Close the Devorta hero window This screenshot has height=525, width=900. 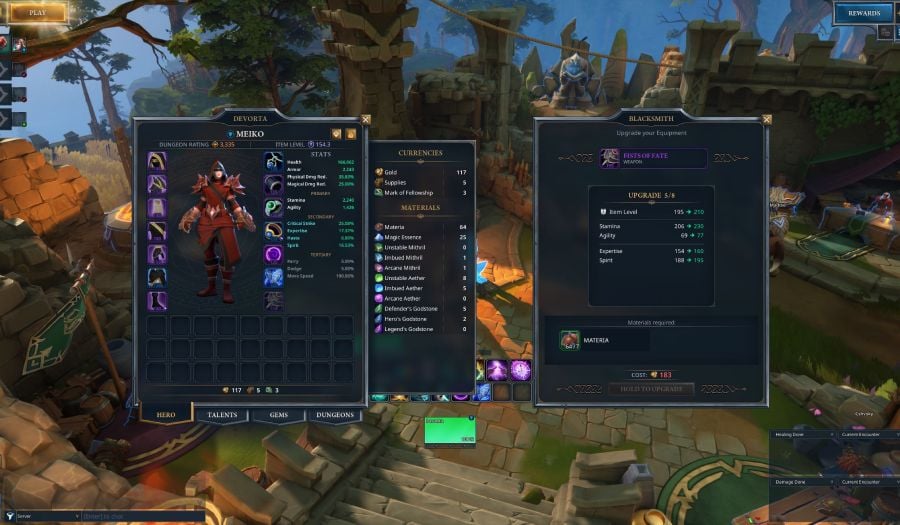coord(365,119)
